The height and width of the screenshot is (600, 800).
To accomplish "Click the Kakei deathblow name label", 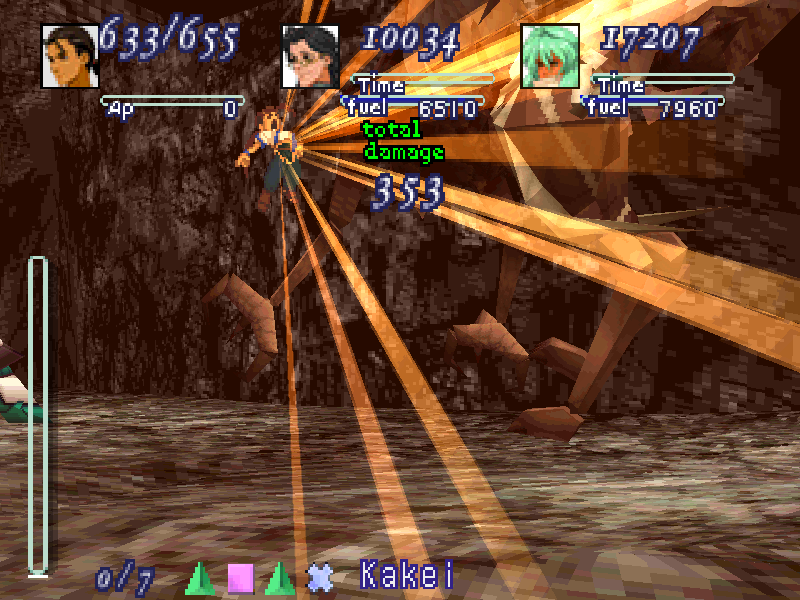I will click(x=407, y=576).
